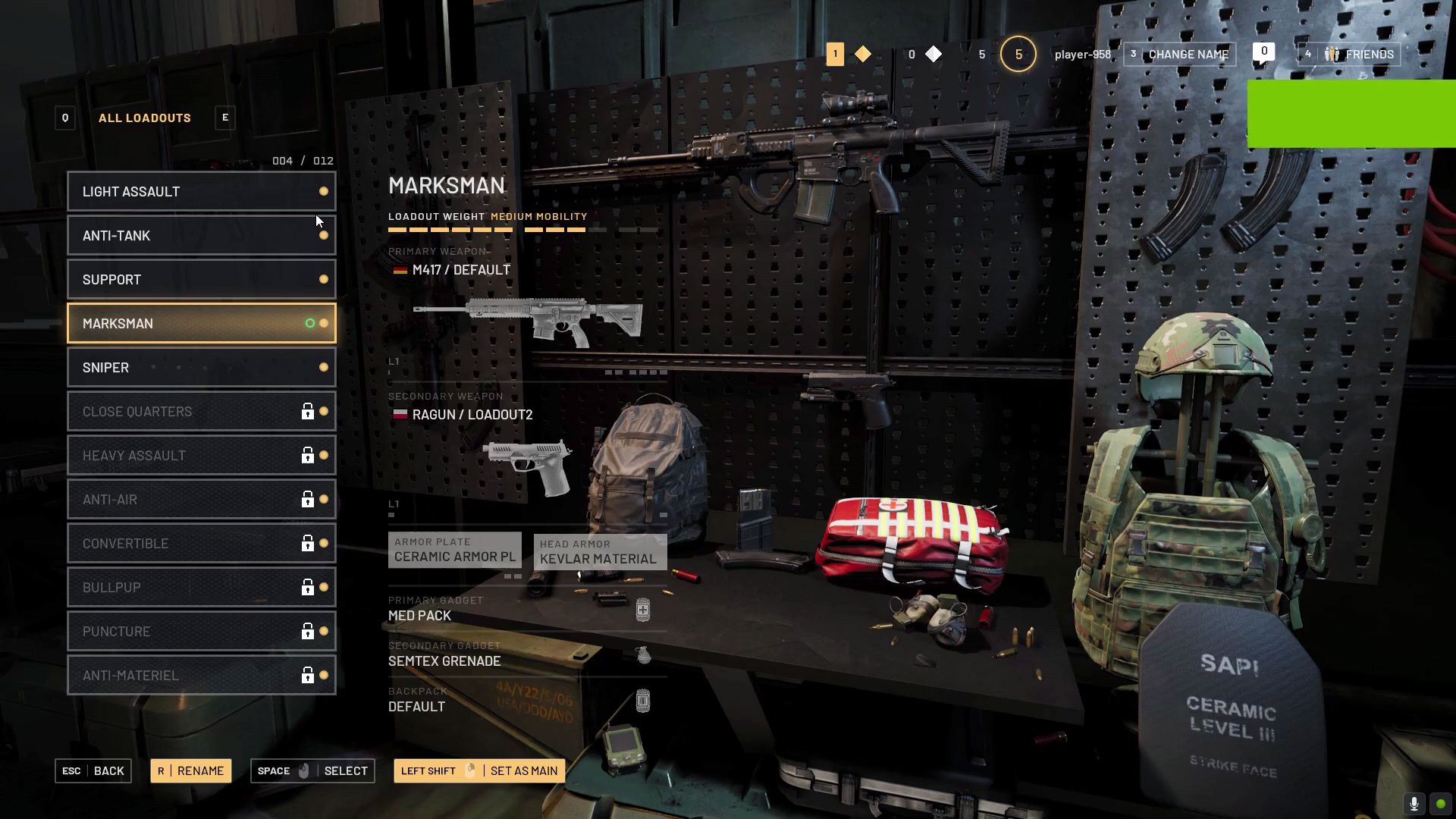This screenshot has height=819, width=1456.
Task: Open the Change Name option
Action: (x=1180, y=55)
